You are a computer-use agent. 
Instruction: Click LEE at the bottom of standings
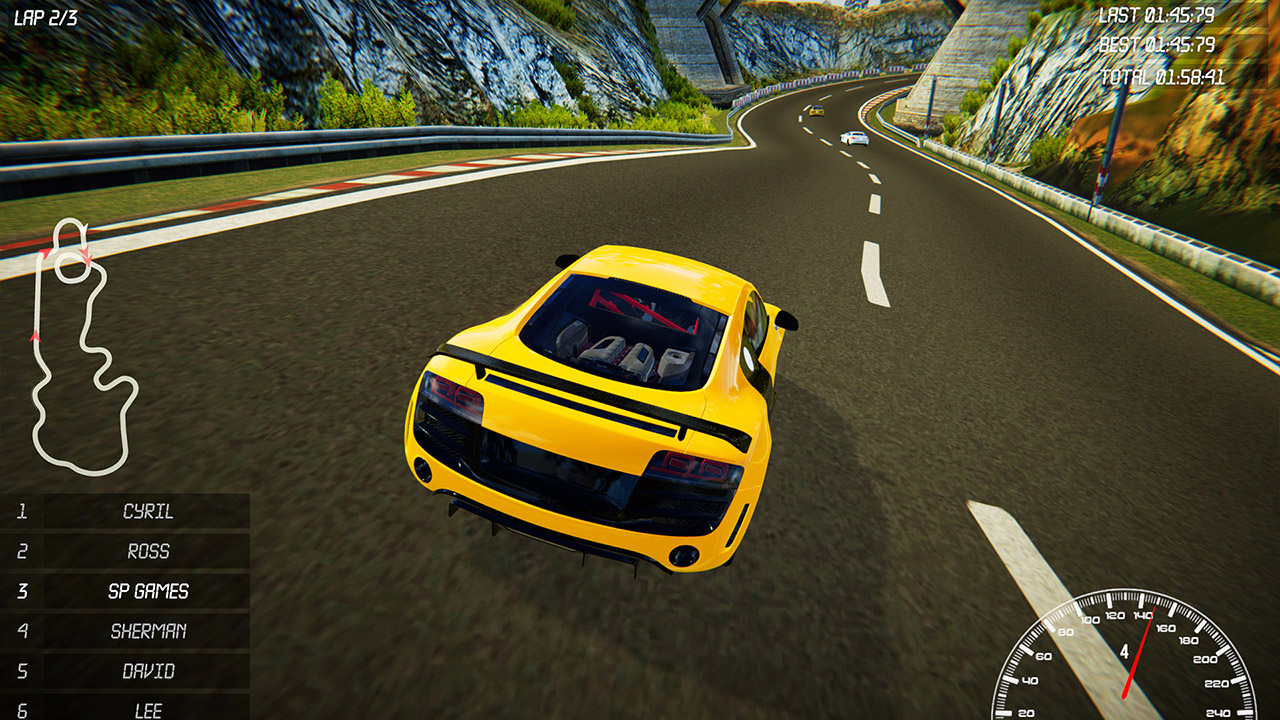[x=146, y=708]
